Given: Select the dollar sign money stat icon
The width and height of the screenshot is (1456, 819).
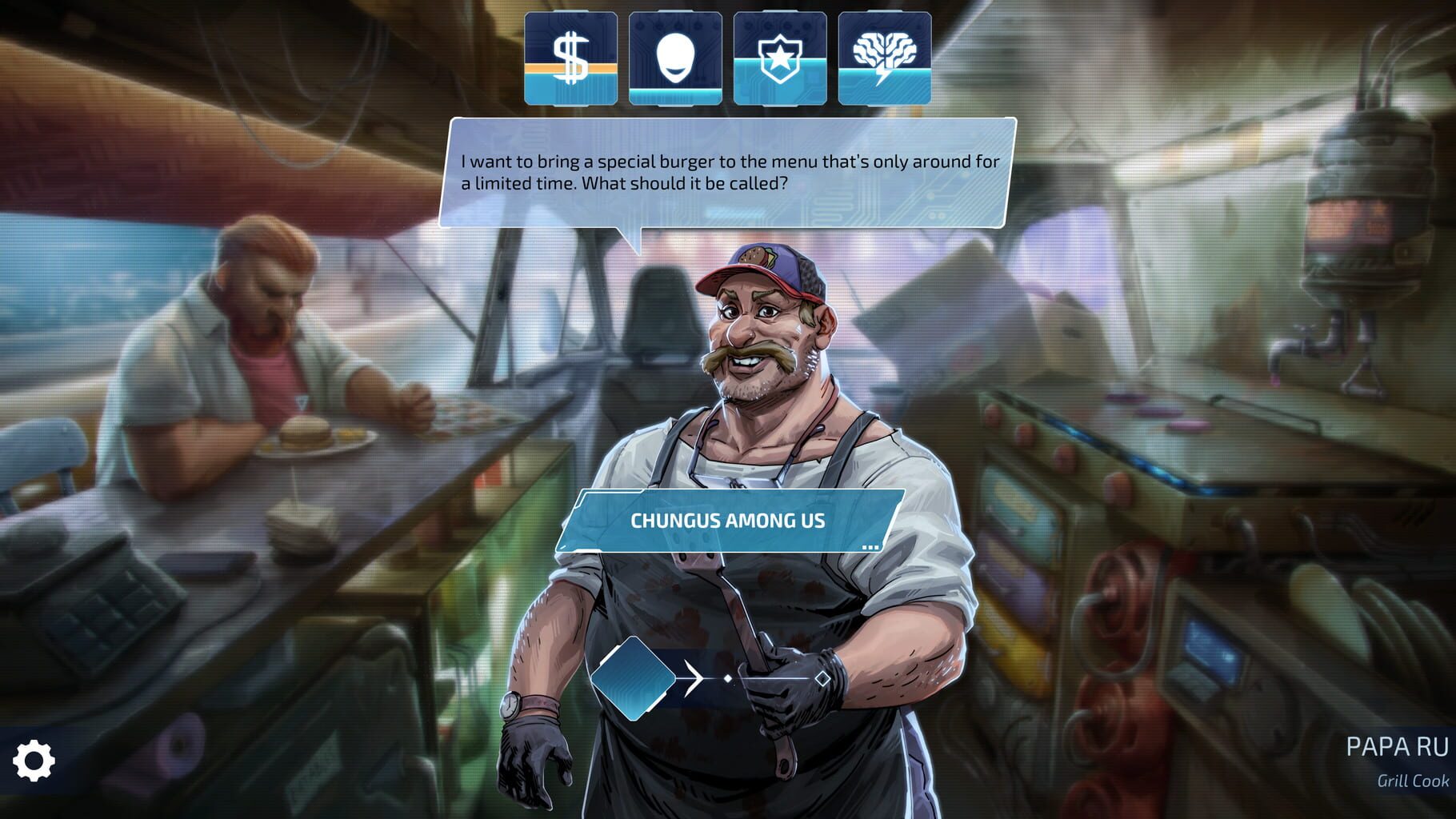Looking at the screenshot, I should tap(570, 58).
